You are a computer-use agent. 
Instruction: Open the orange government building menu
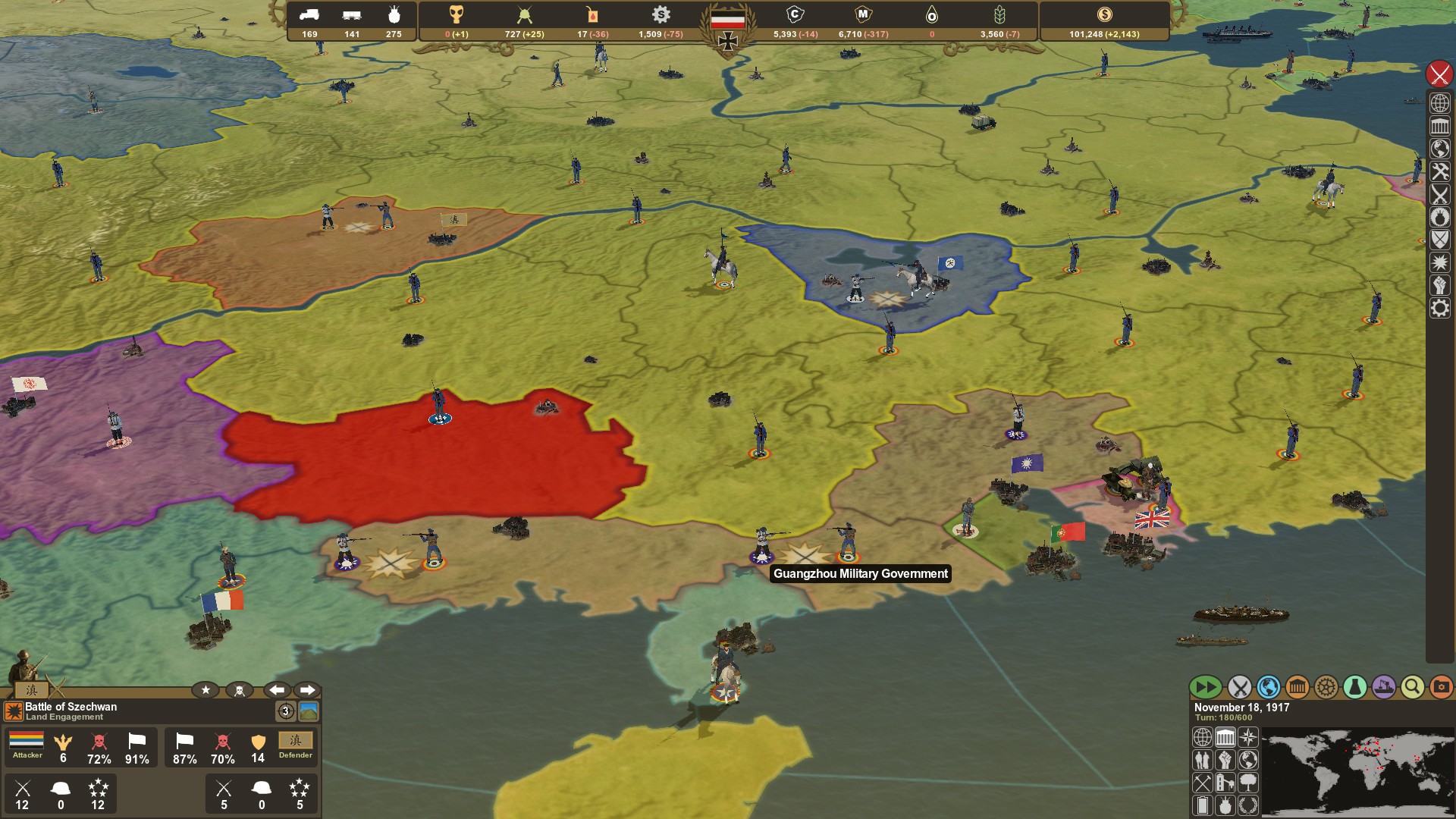[x=1297, y=687]
